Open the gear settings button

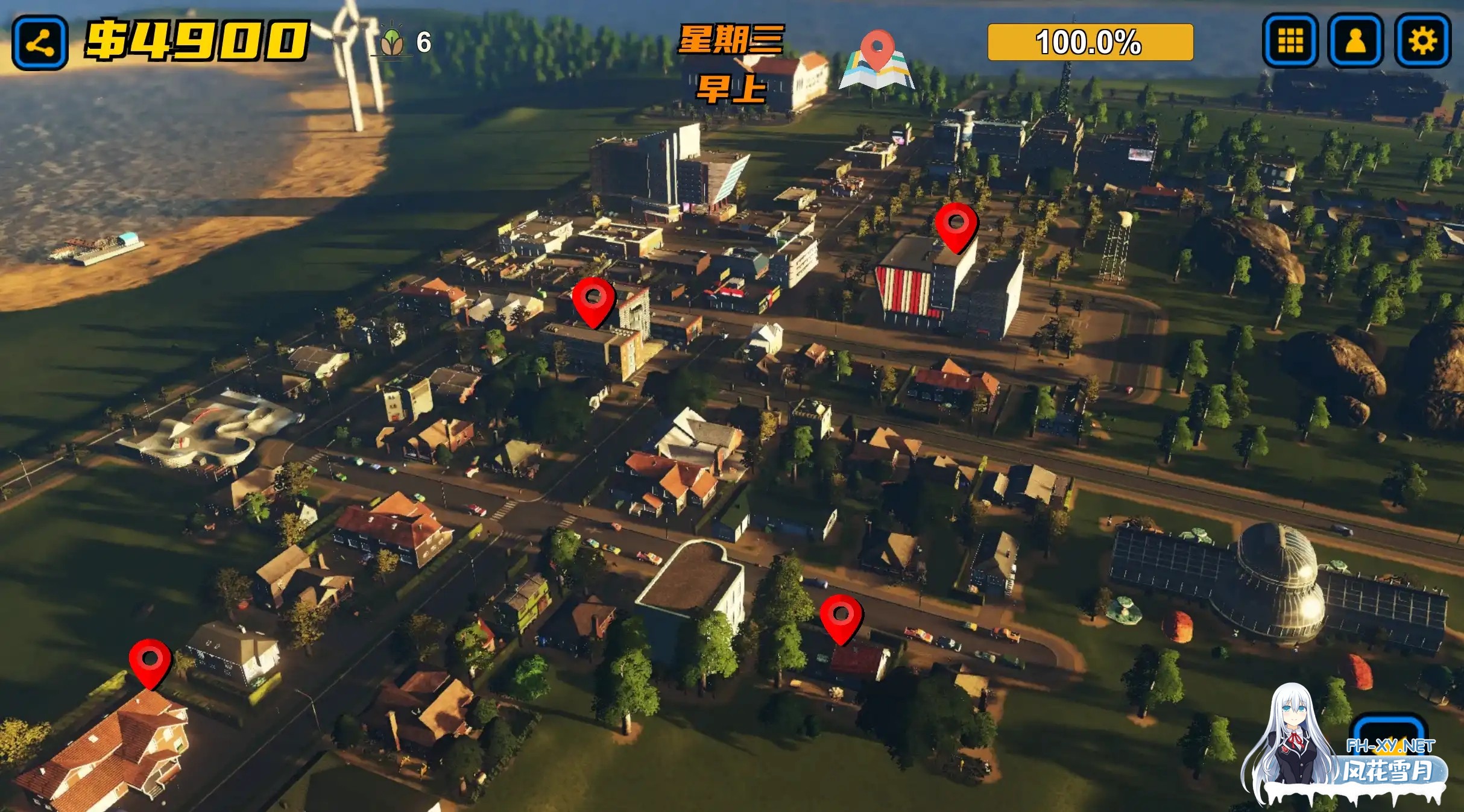coord(1422,41)
